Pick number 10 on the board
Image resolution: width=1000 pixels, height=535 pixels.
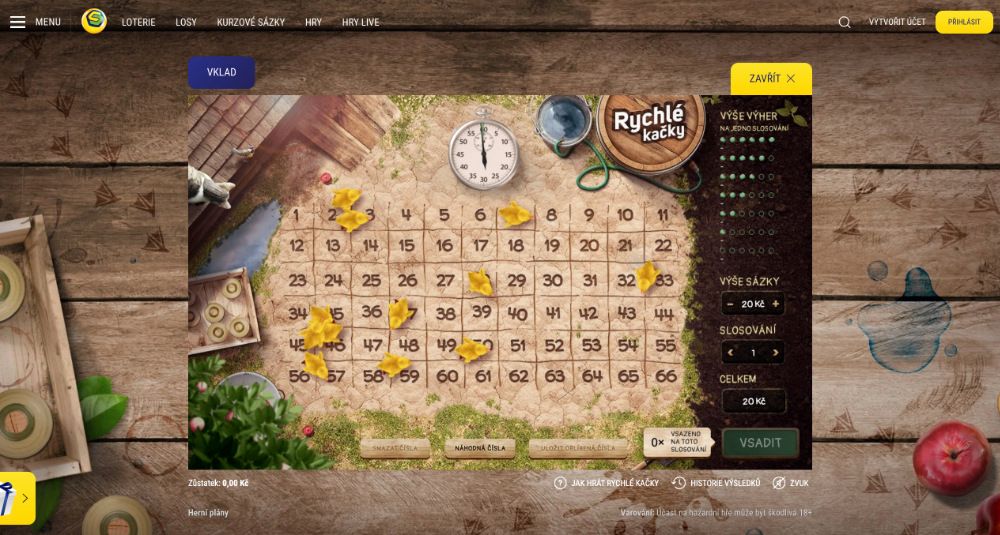pyautogui.click(x=625, y=214)
